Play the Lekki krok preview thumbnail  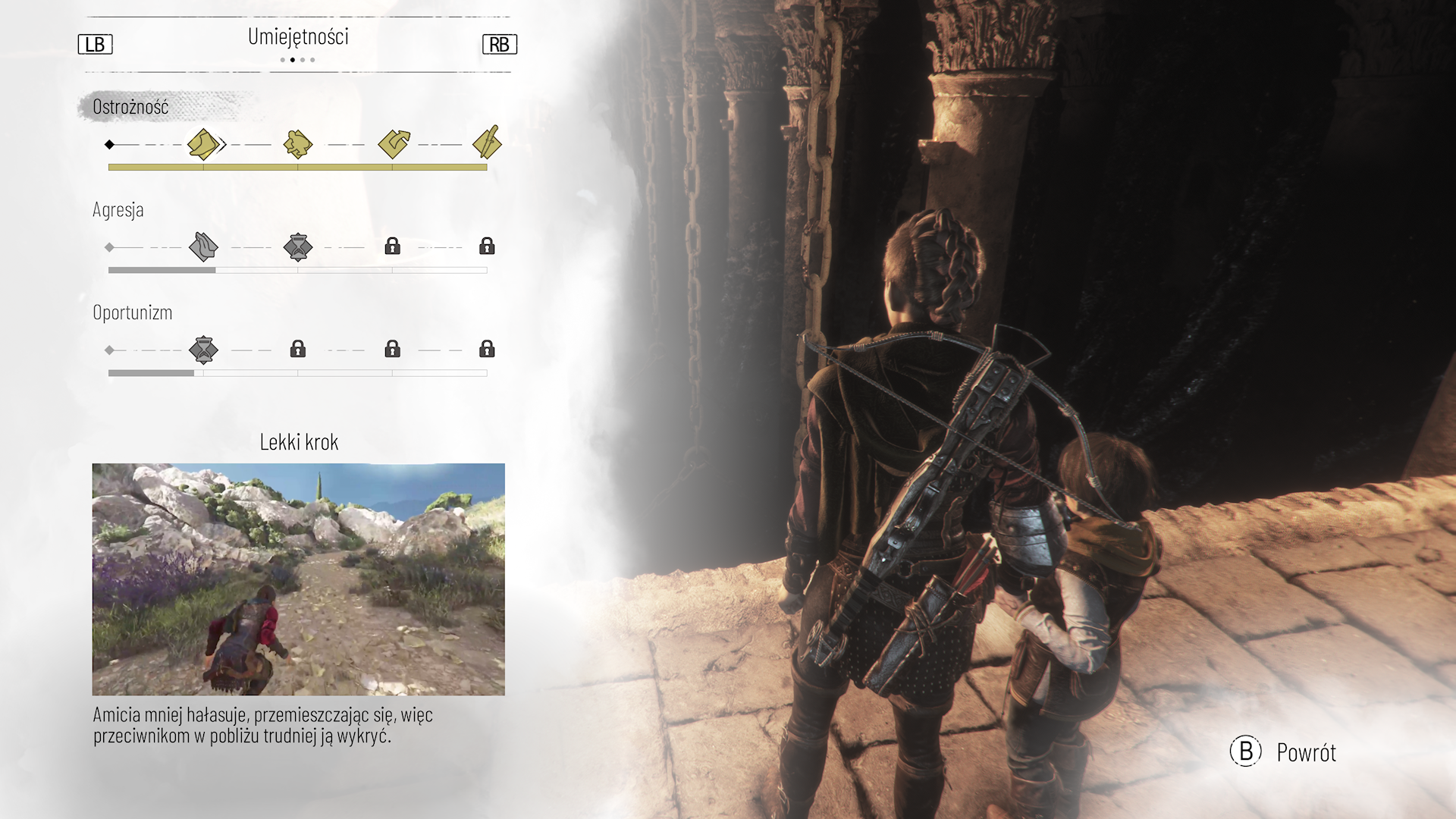tap(298, 579)
